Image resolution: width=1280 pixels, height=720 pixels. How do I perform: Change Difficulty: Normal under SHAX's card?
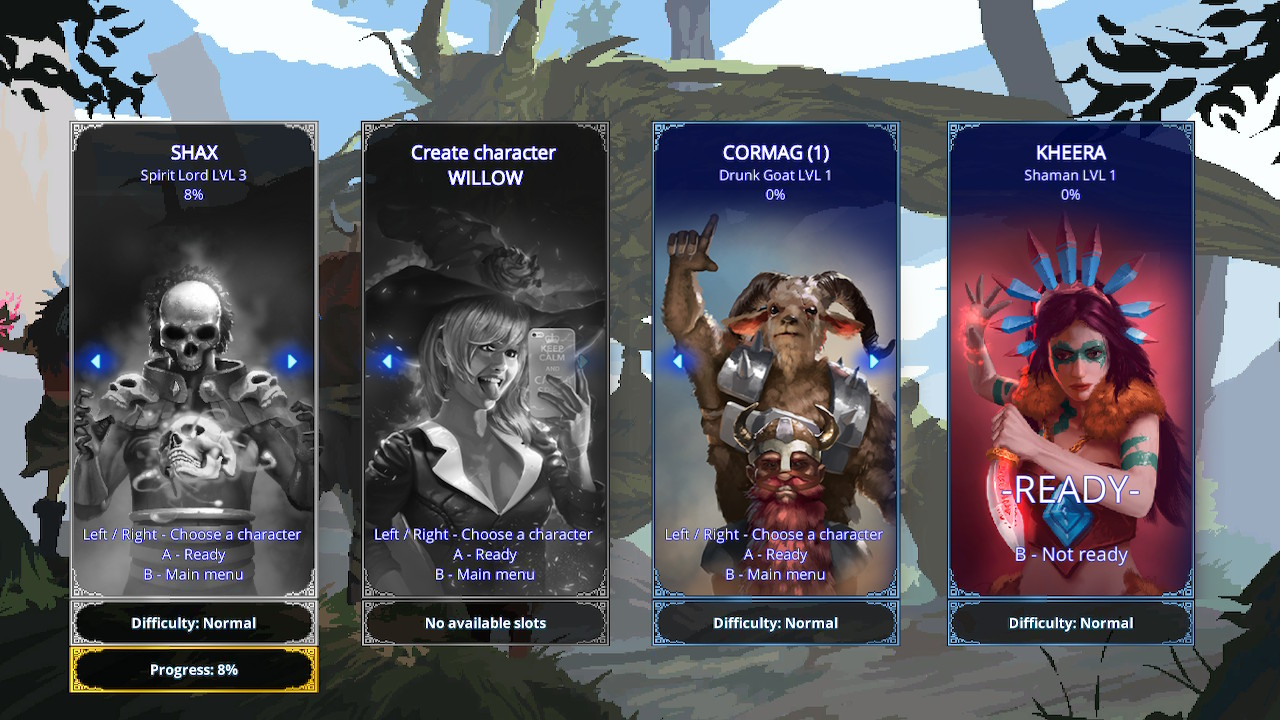pyautogui.click(x=193, y=622)
